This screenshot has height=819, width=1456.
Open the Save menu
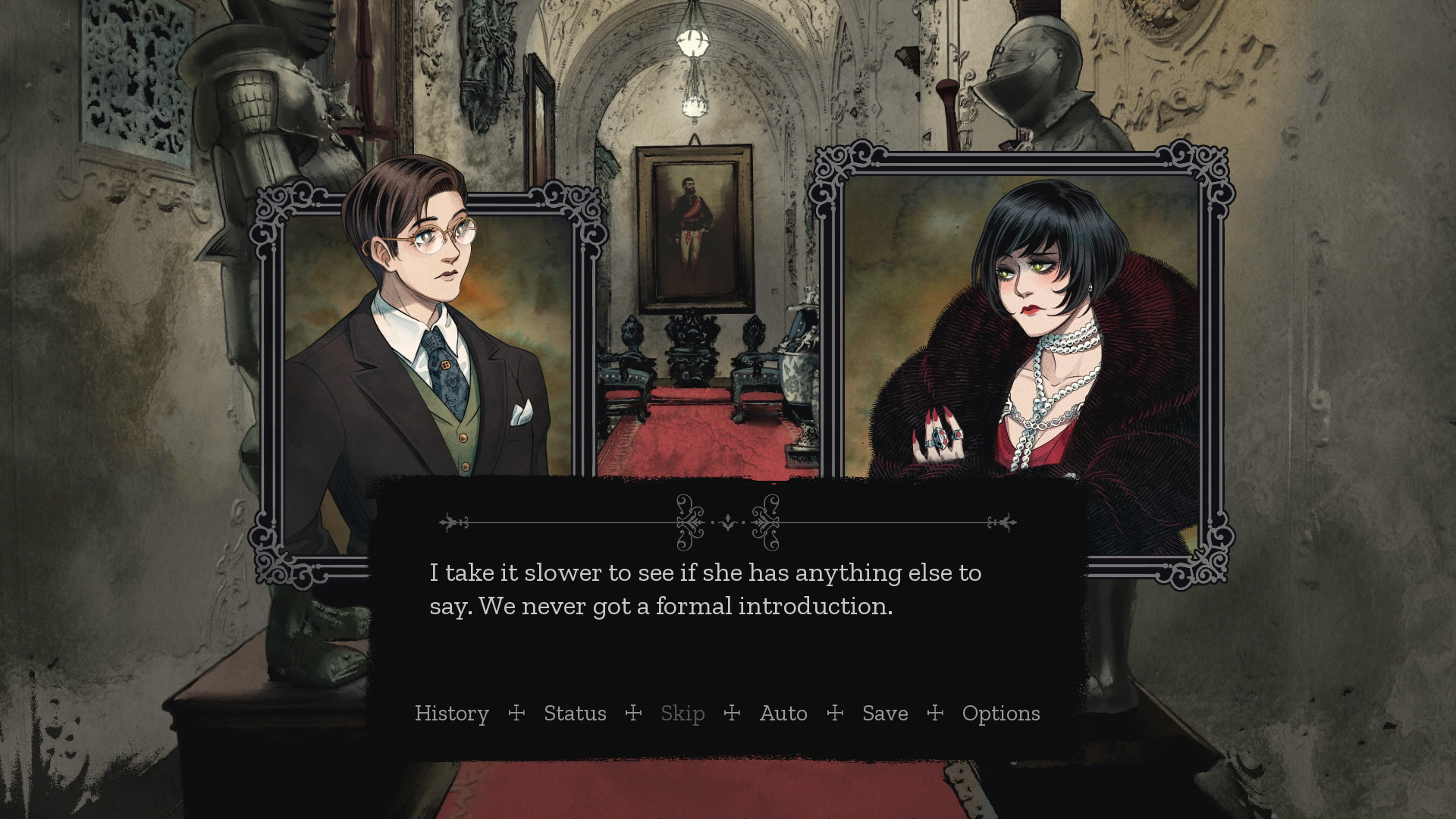(x=885, y=714)
